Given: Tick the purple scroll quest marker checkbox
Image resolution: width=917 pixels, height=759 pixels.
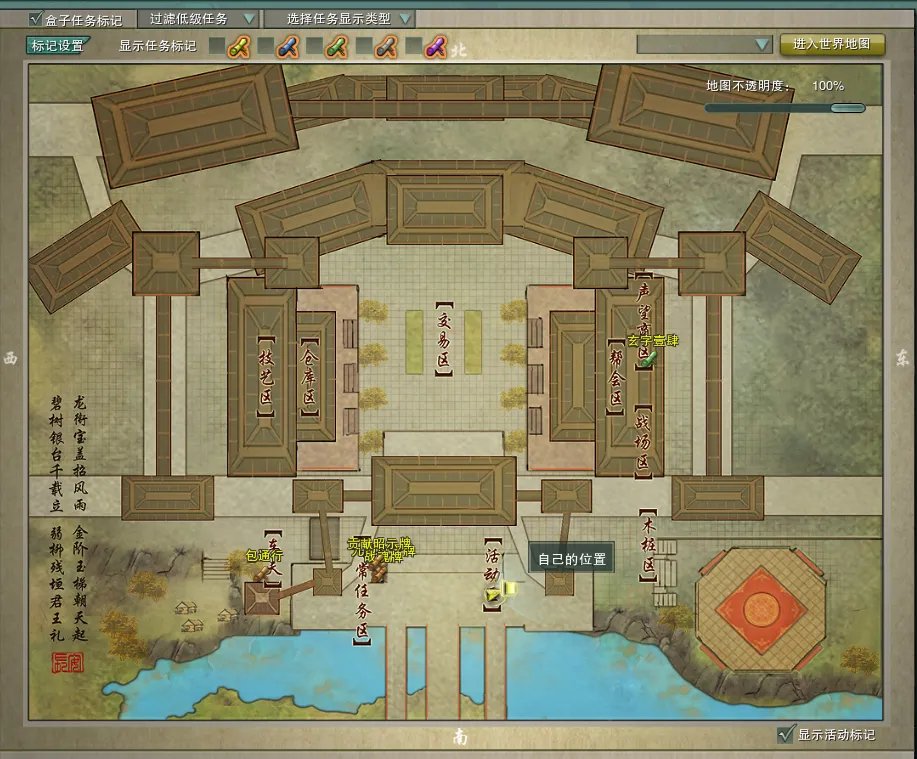Looking at the screenshot, I should 411,46.
